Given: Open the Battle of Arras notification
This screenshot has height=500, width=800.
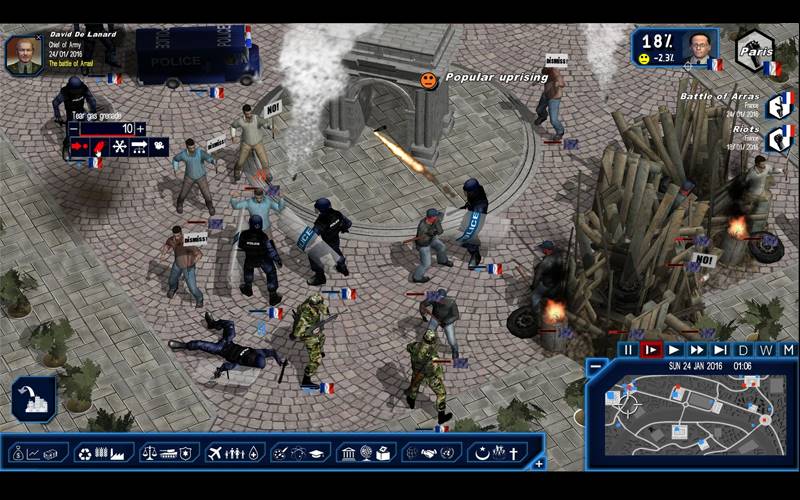Looking at the screenshot, I should [779, 104].
